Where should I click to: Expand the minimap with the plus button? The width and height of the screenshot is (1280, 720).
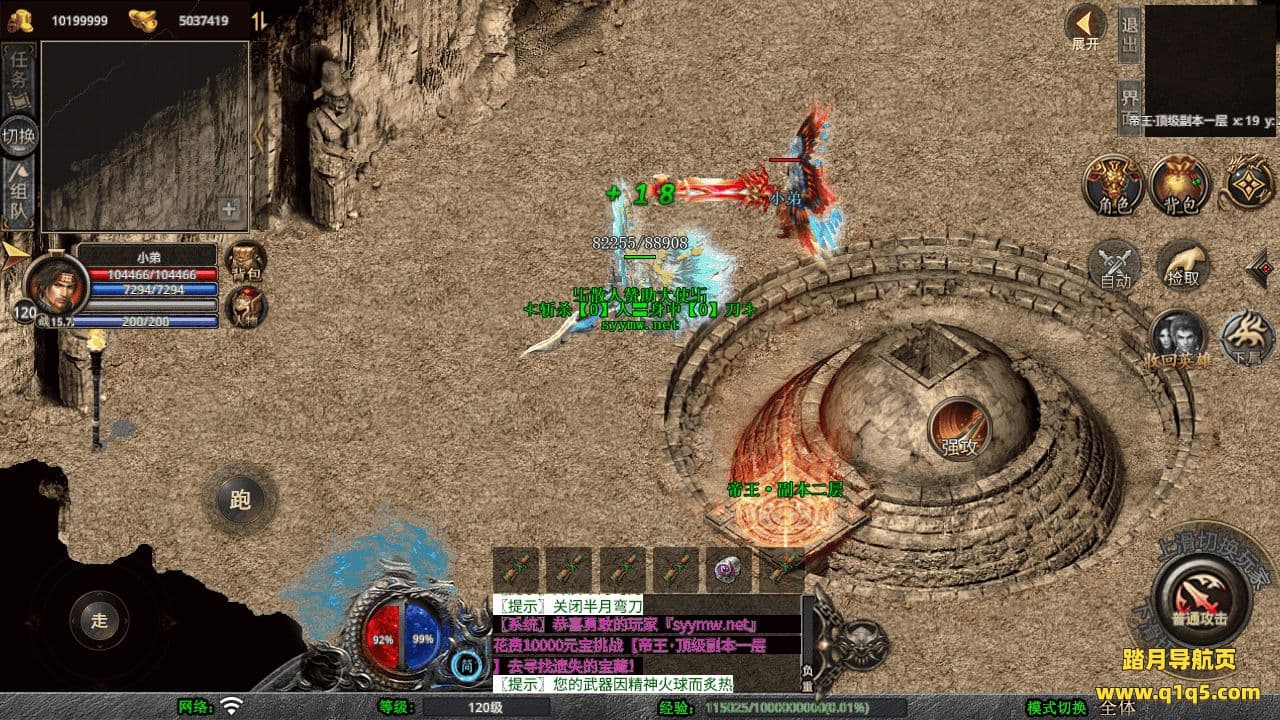pos(230,209)
